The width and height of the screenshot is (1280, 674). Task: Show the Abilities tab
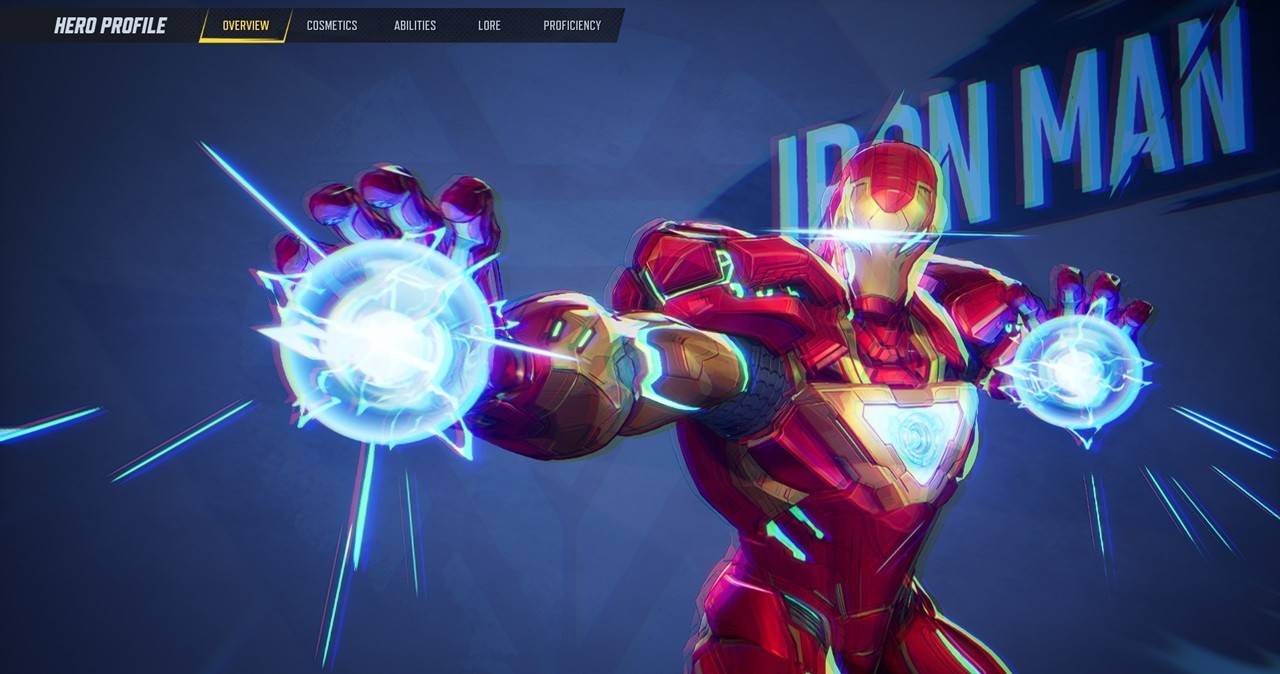[x=414, y=26]
